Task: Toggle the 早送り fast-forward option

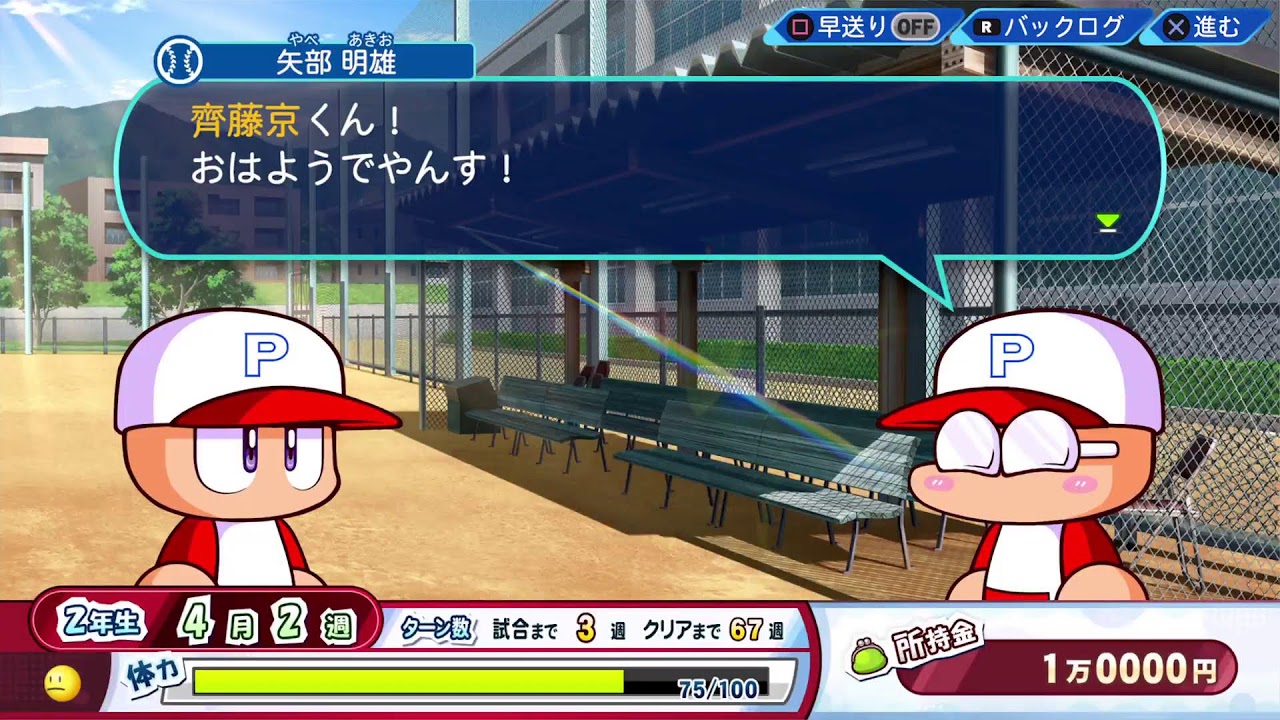Action: [x=864, y=27]
